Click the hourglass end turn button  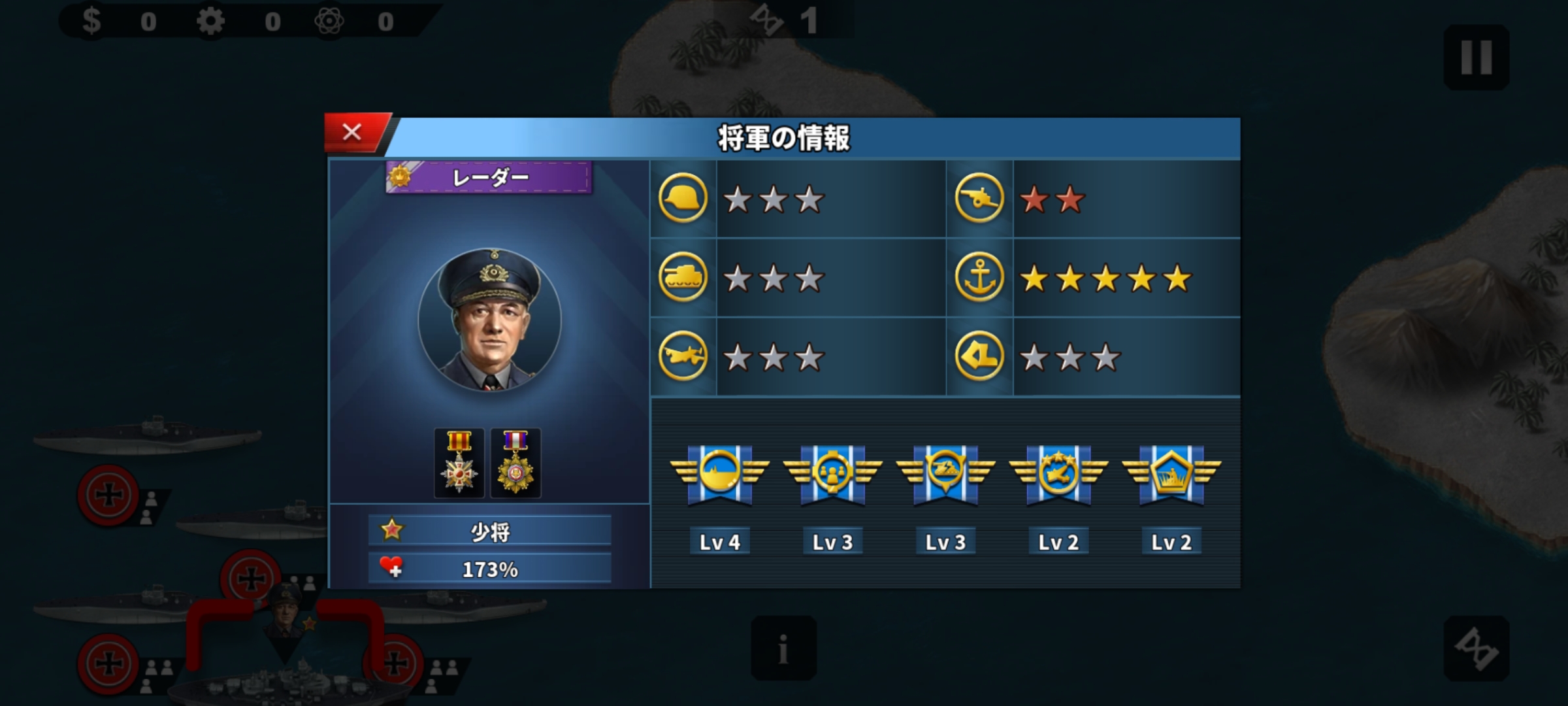[x=1476, y=648]
